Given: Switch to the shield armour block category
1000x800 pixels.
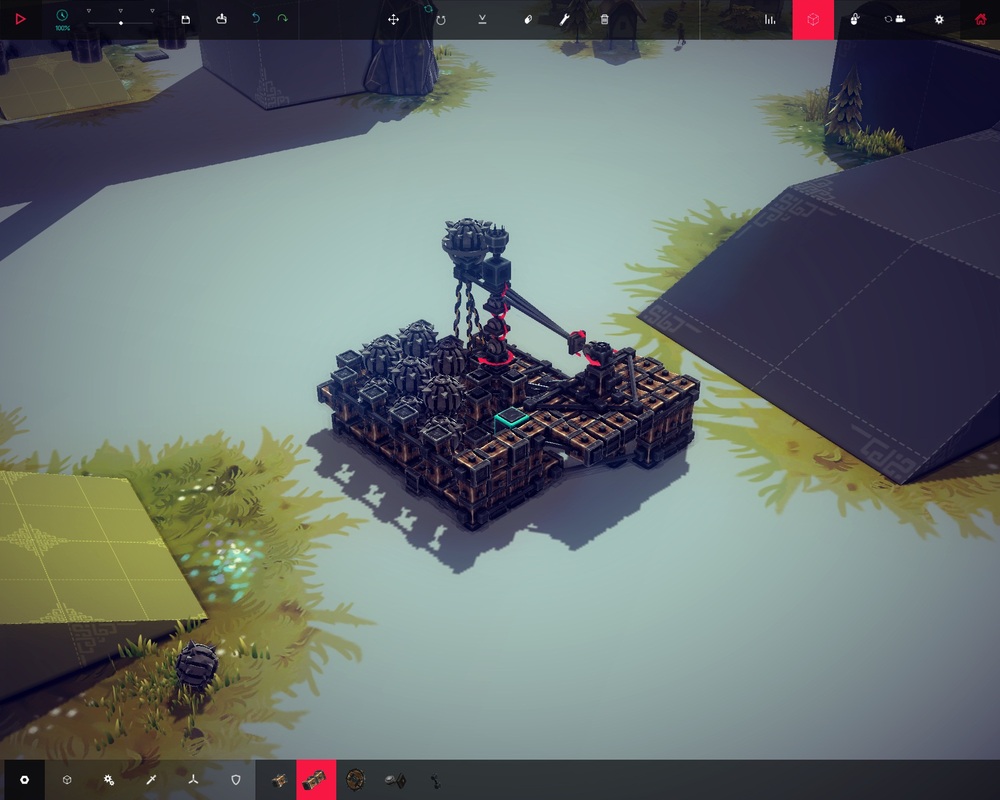Looking at the screenshot, I should point(236,779).
